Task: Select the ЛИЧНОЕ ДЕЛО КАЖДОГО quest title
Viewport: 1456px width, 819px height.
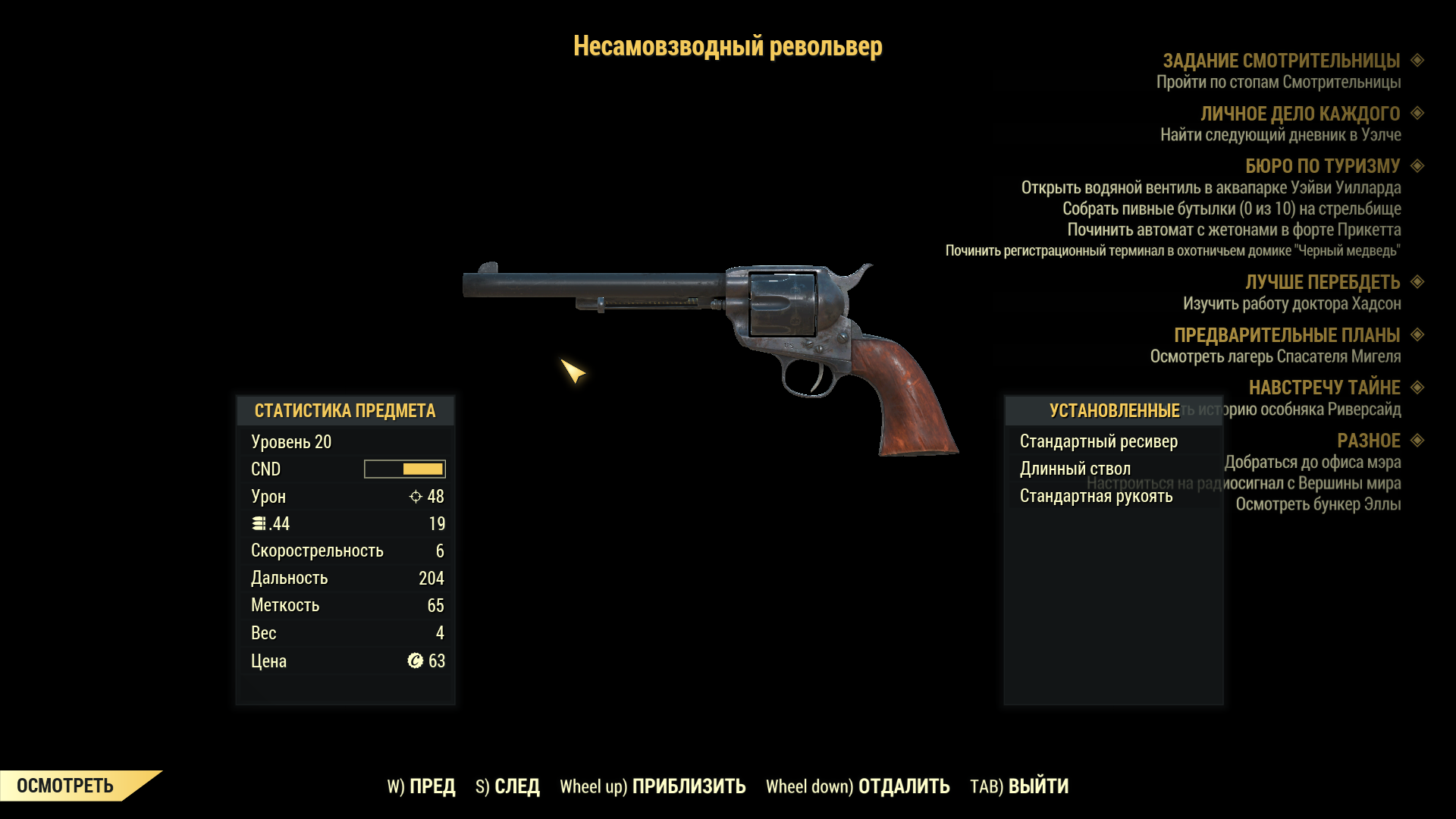Action: click(x=1299, y=114)
